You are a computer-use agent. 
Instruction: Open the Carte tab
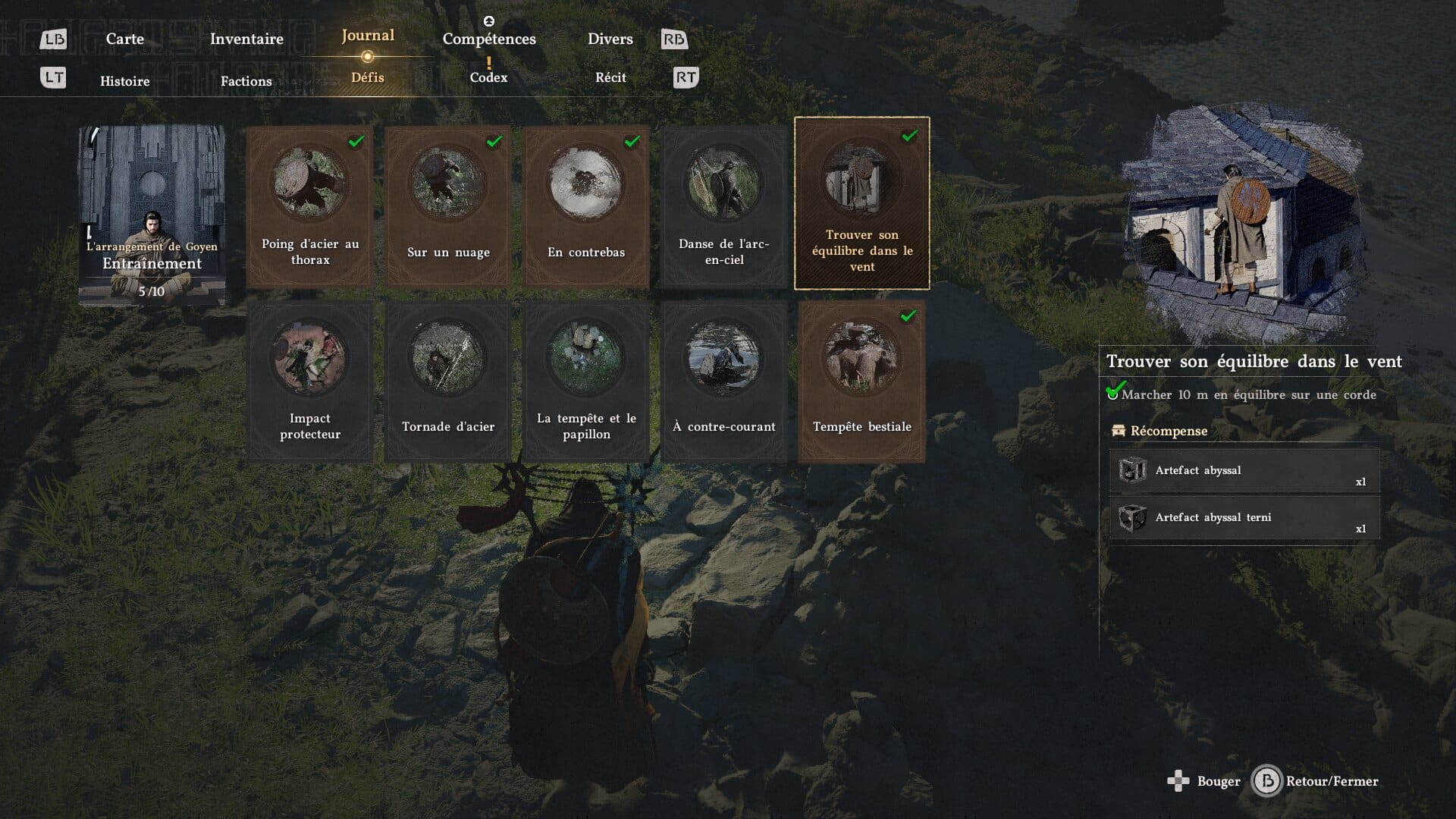124,39
